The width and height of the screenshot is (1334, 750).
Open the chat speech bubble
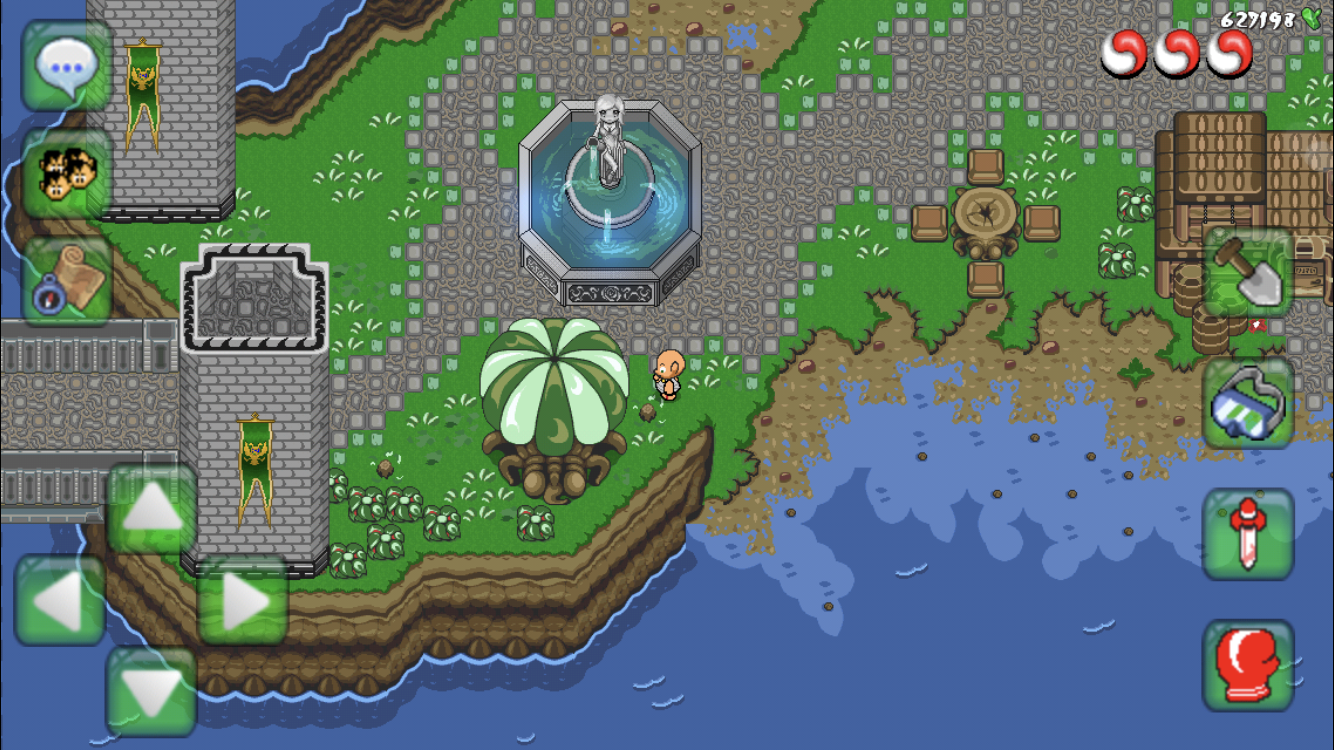66,65
